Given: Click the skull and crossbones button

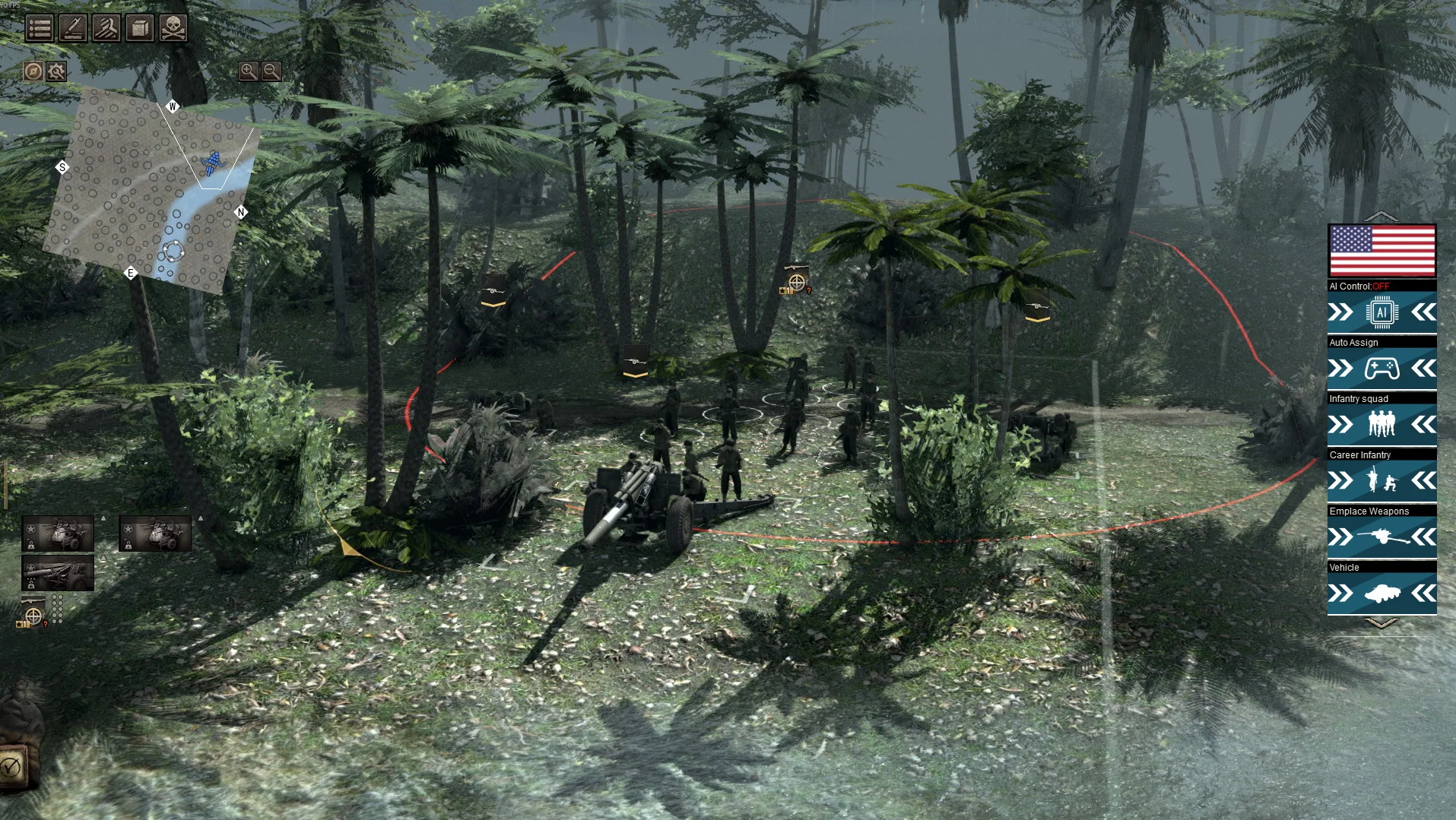Looking at the screenshot, I should pyautogui.click(x=173, y=28).
